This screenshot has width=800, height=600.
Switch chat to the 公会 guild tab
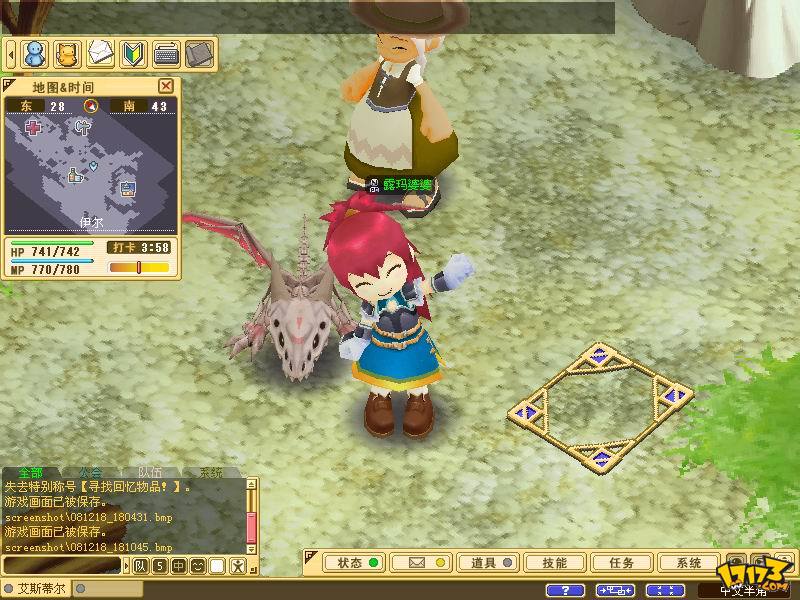(90, 472)
